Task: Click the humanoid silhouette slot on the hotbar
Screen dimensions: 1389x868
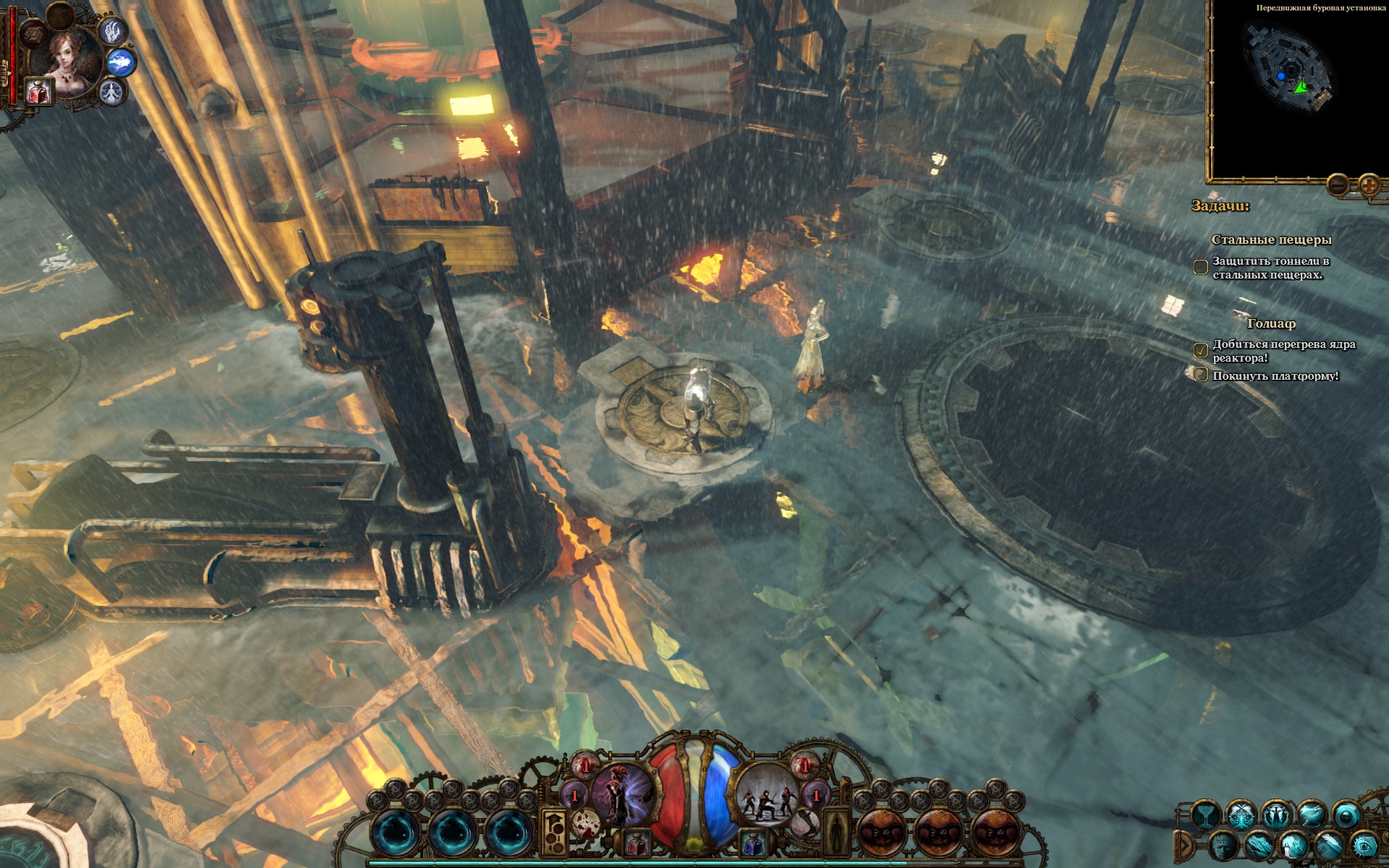Action: pyautogui.click(x=838, y=827)
